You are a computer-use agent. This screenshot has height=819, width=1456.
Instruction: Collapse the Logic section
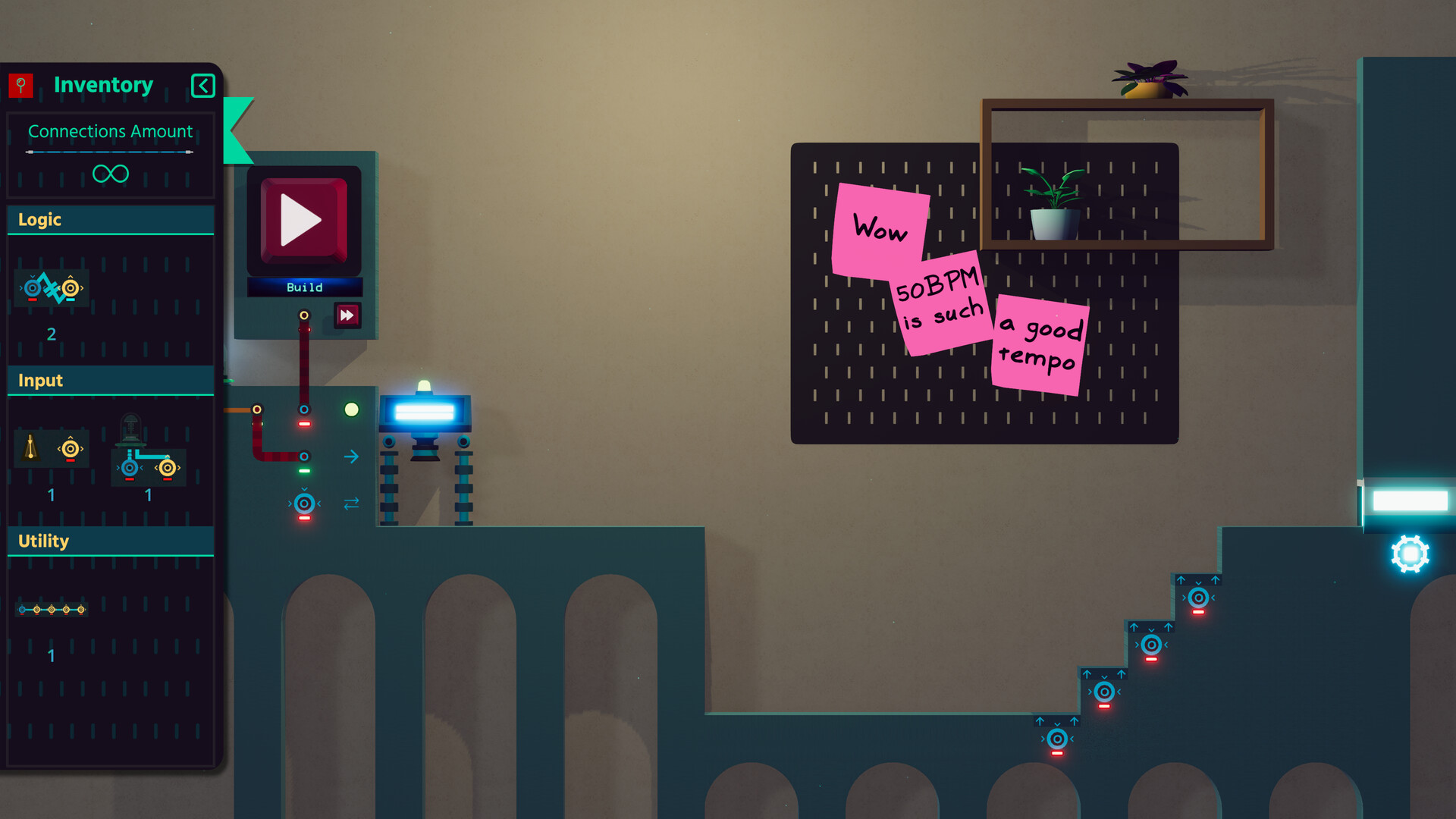(110, 220)
